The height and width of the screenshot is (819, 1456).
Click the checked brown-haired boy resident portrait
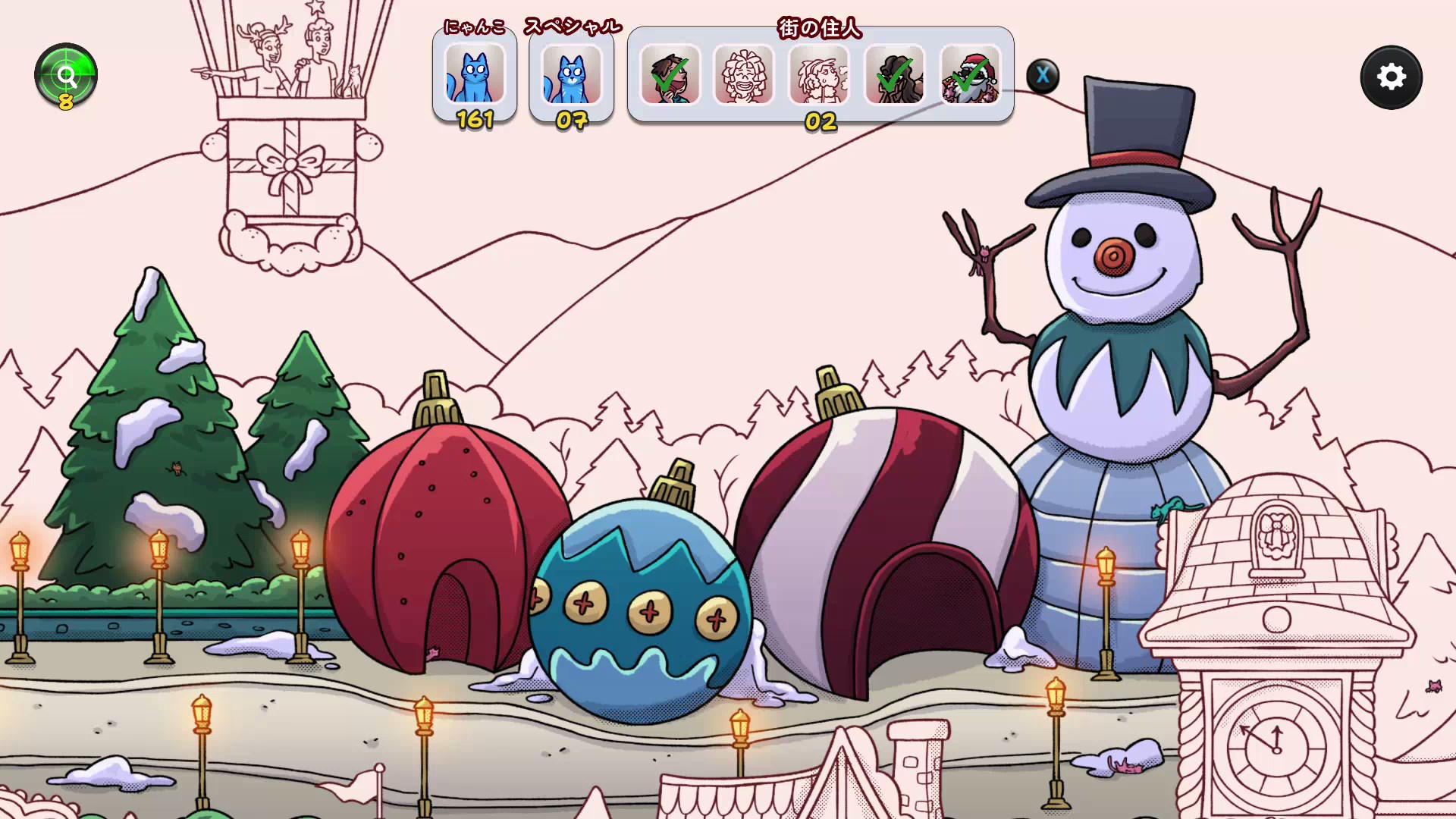point(670,75)
